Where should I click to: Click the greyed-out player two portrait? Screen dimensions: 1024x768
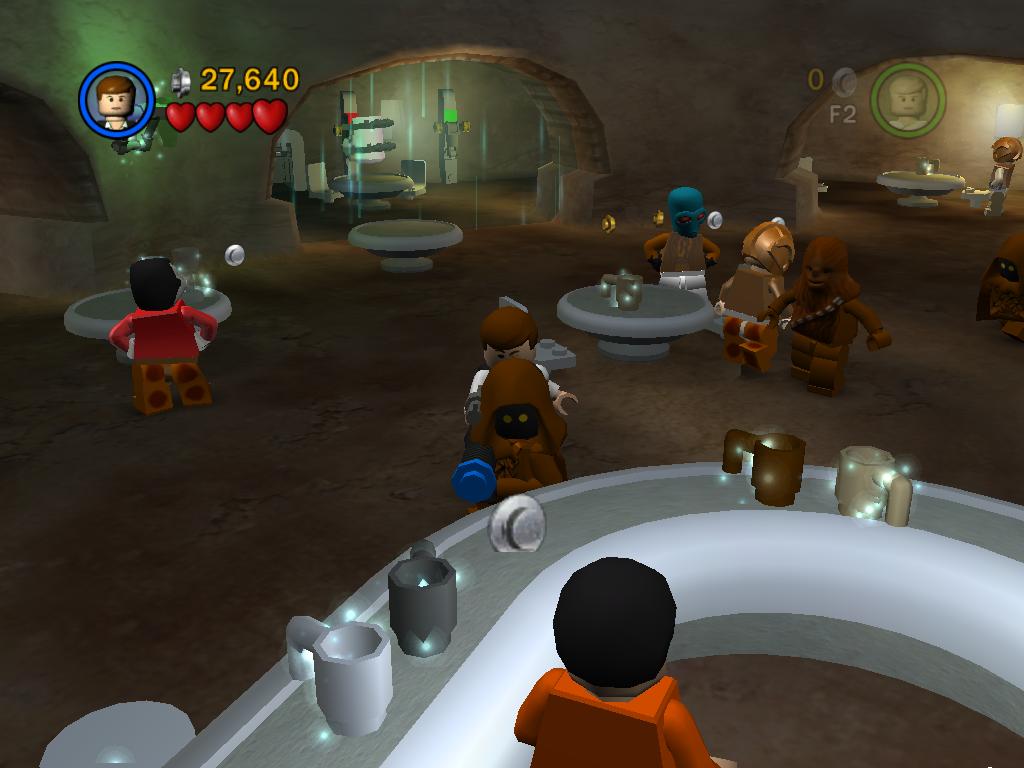click(x=907, y=98)
